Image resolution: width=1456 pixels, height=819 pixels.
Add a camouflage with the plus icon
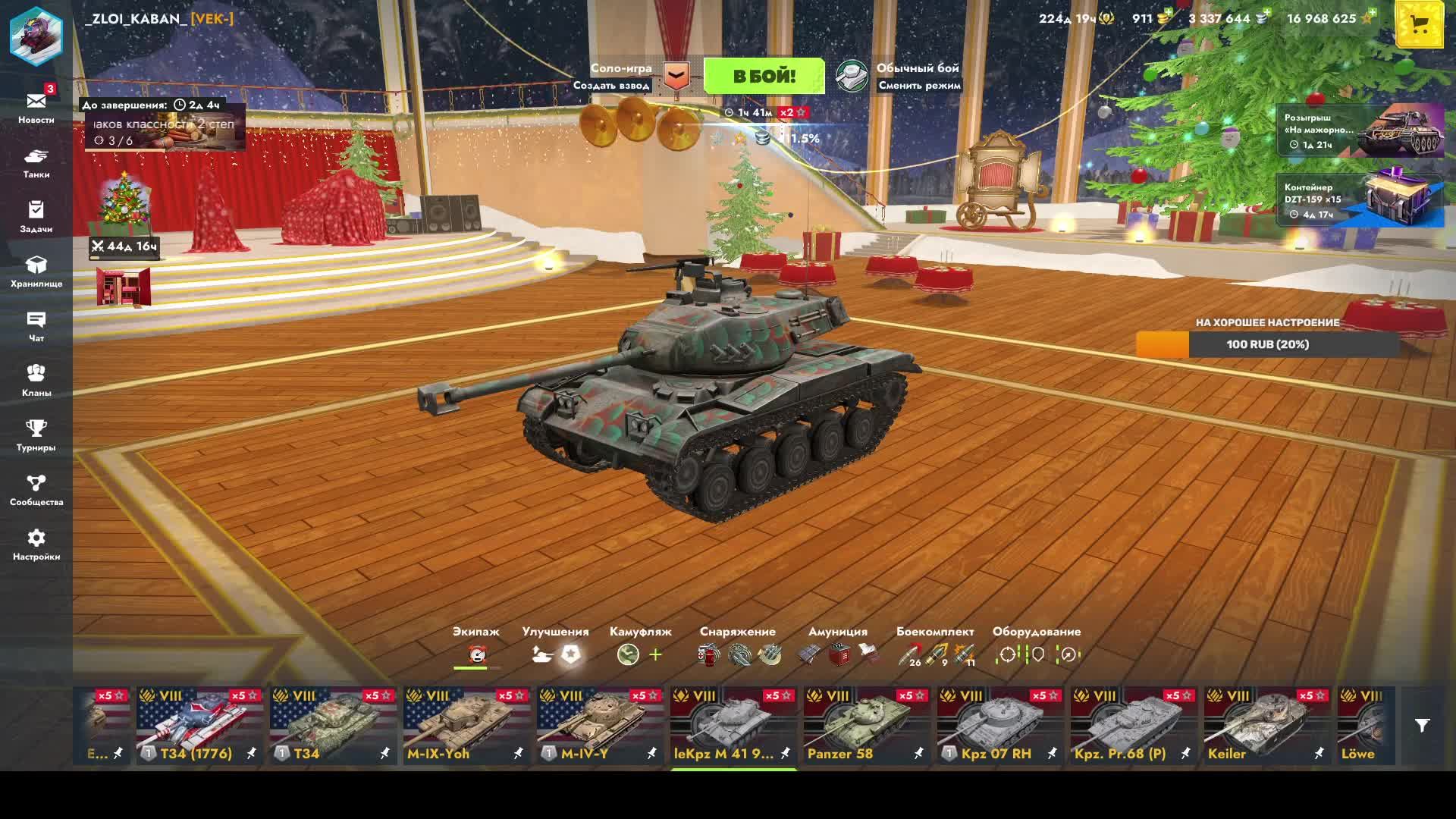pyautogui.click(x=656, y=654)
